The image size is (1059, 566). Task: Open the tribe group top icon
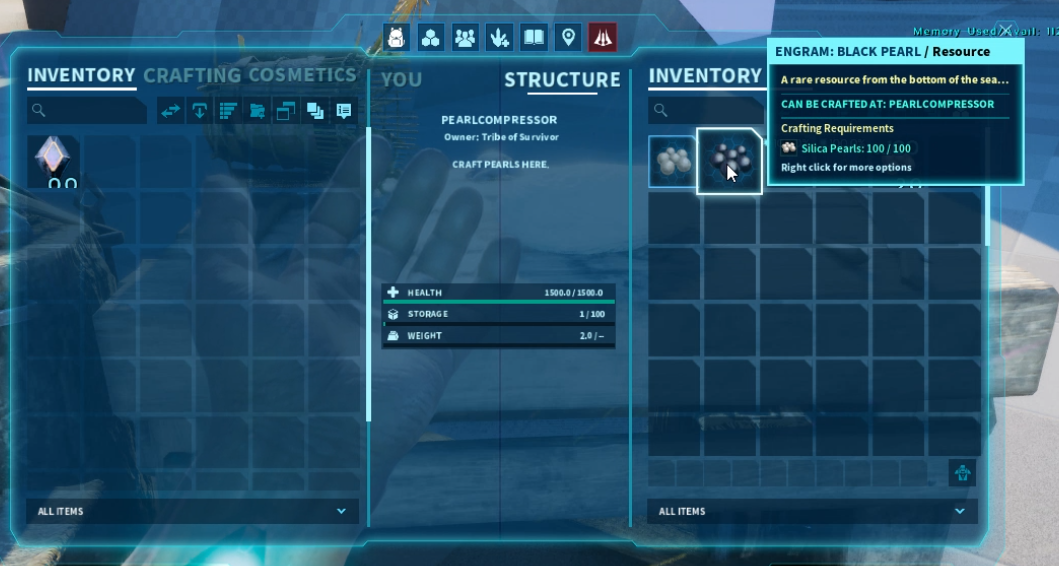tap(465, 38)
